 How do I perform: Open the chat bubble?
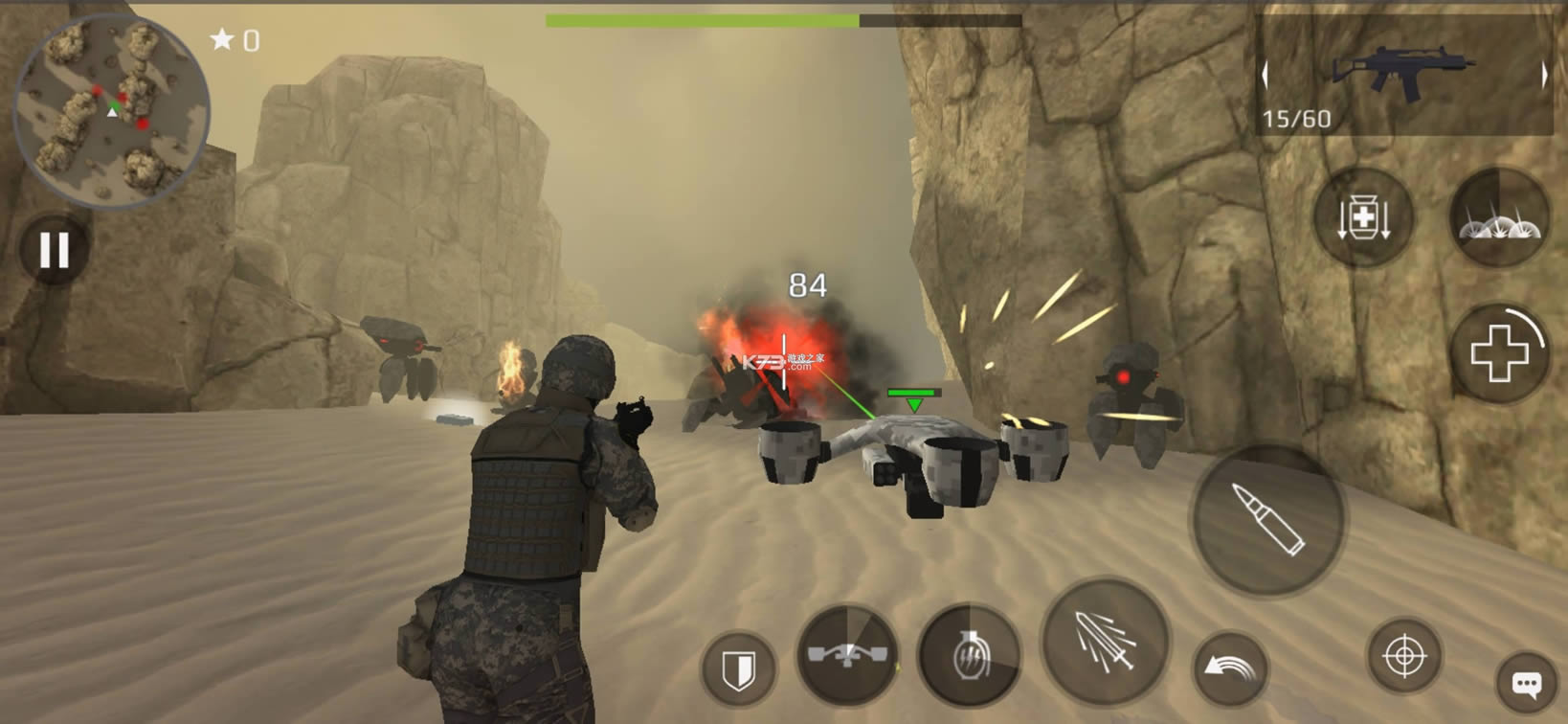[x=1526, y=684]
